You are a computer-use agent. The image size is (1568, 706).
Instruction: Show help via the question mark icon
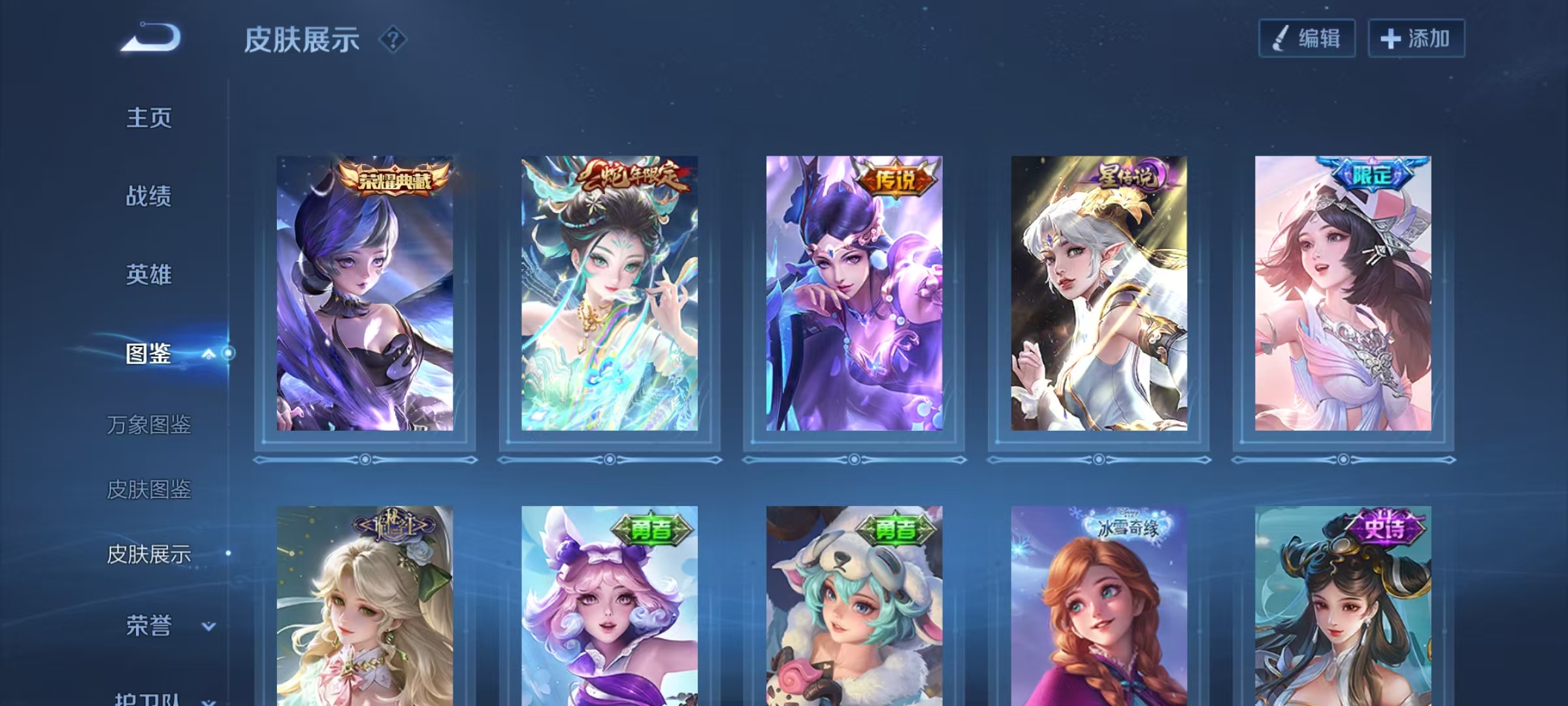click(393, 40)
